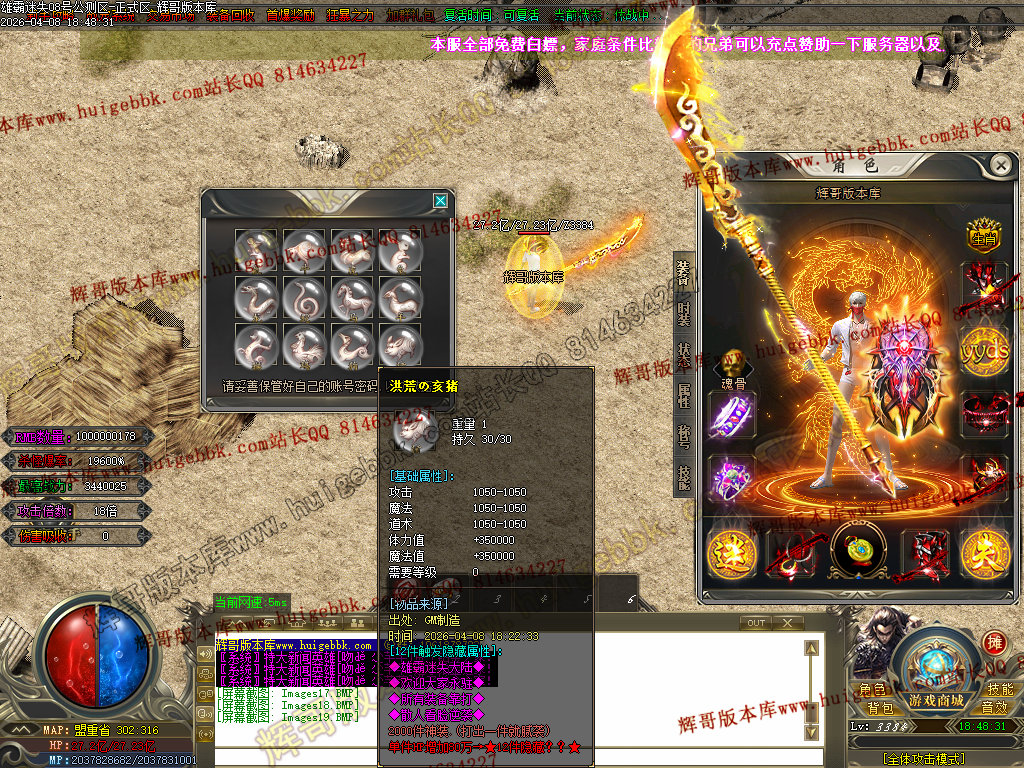
Task: Toggle the 音效 sound effects button
Action: click(994, 708)
